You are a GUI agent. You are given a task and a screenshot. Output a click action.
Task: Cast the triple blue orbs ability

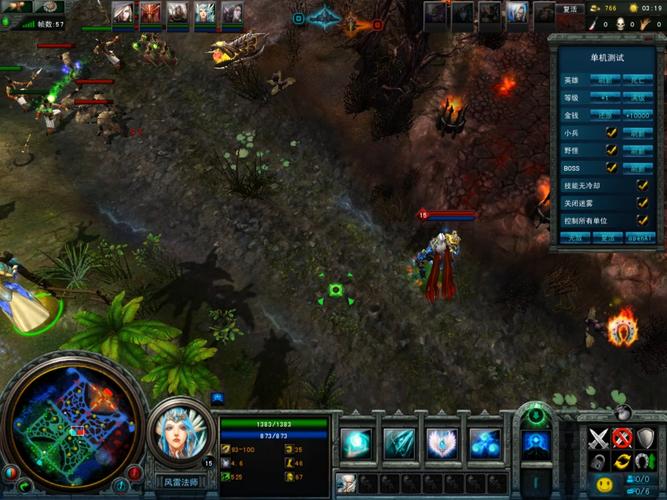coord(485,443)
